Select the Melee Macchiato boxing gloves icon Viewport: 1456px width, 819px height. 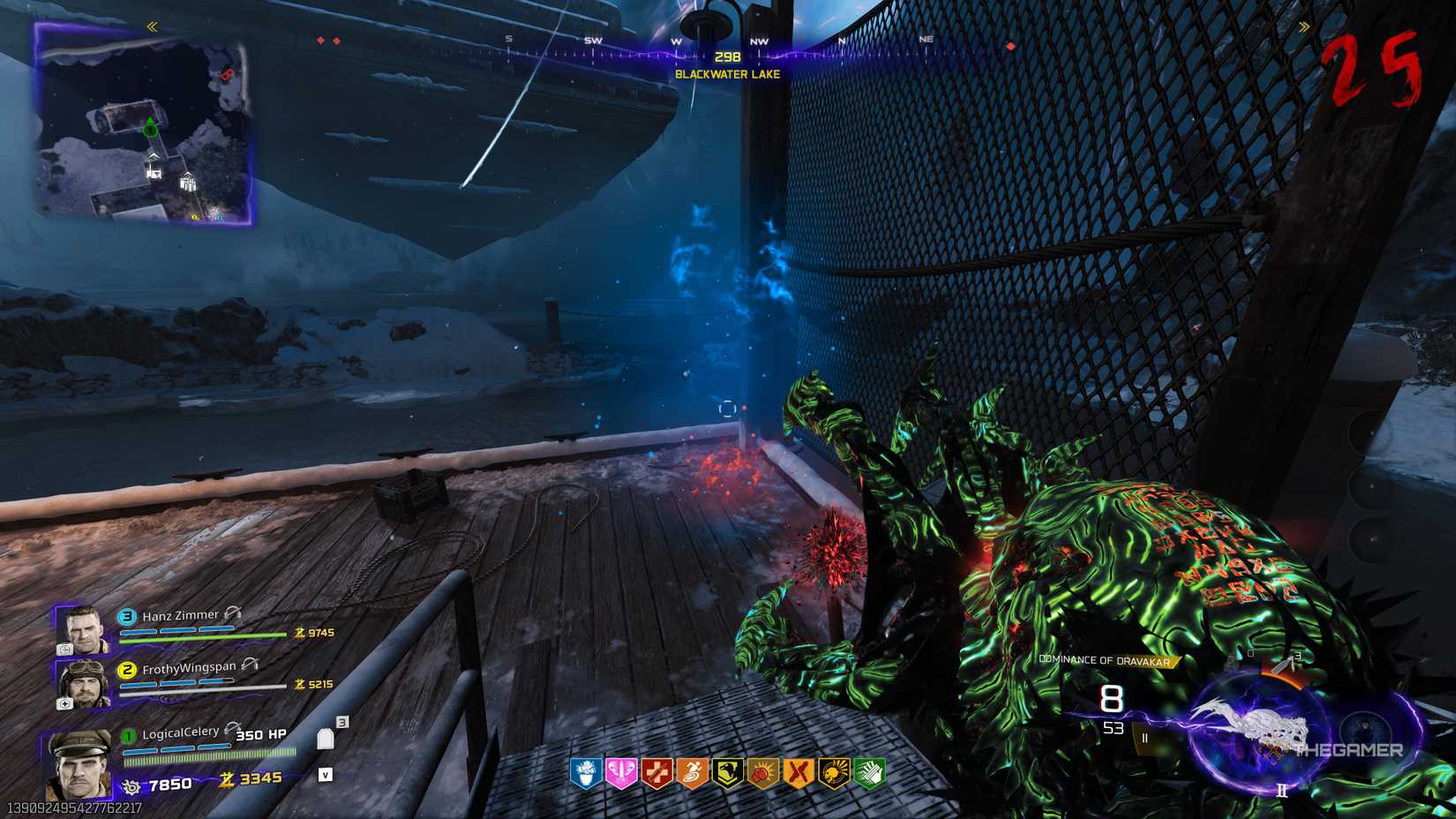[x=765, y=770]
